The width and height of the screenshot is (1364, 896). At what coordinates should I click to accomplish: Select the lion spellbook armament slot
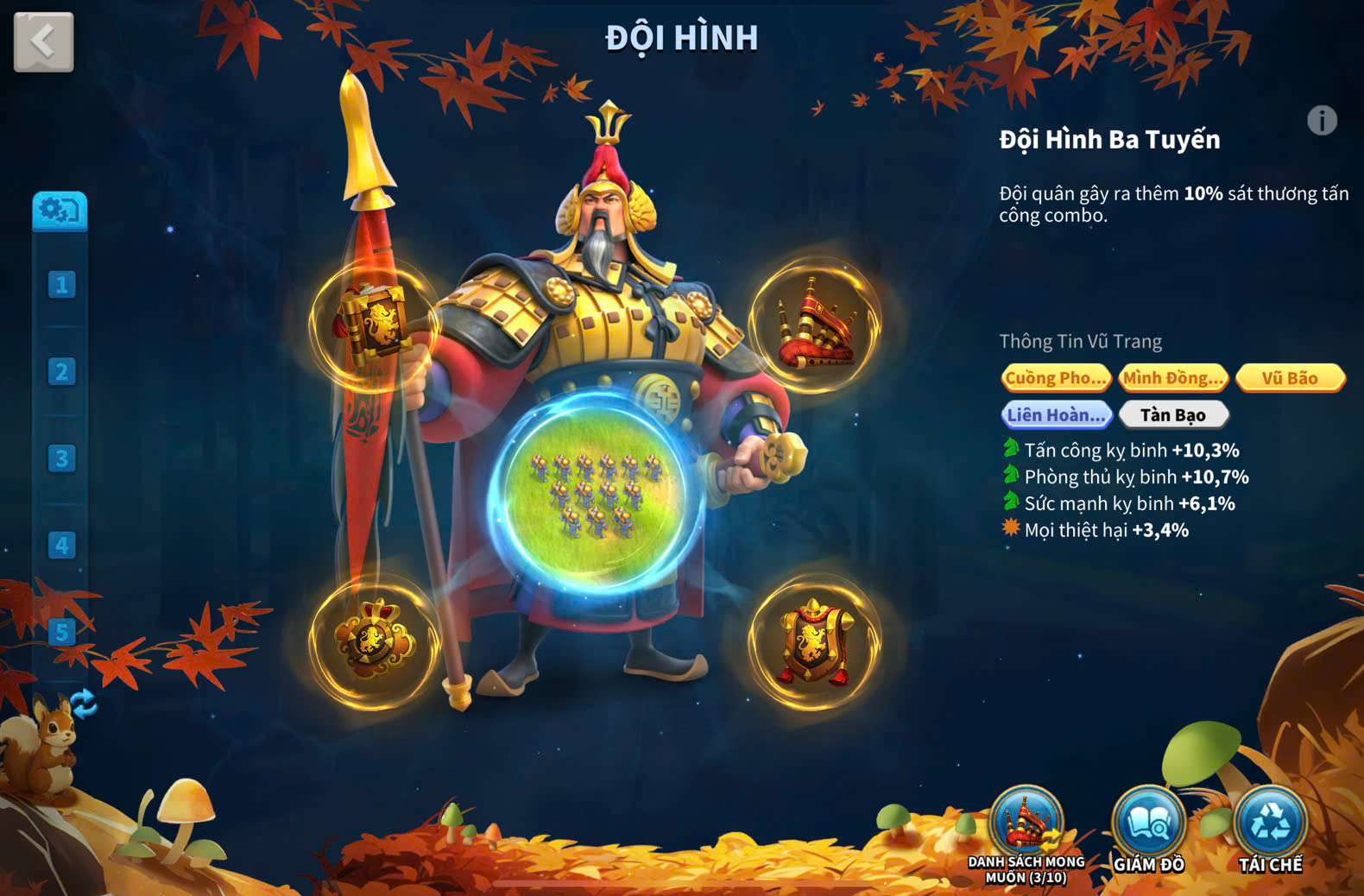pyautogui.click(x=375, y=324)
